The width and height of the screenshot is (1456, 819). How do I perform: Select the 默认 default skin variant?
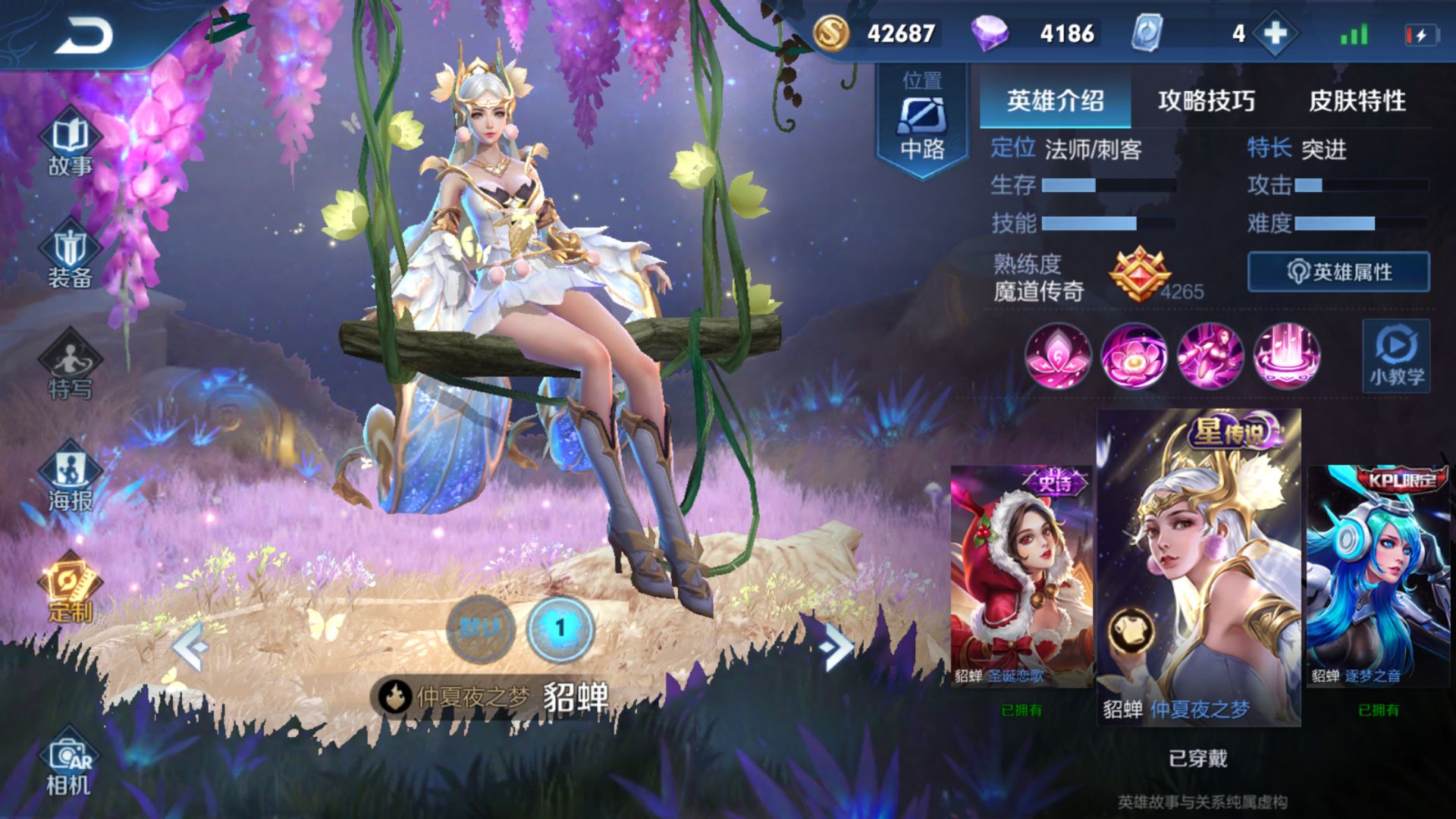pyautogui.click(x=481, y=629)
